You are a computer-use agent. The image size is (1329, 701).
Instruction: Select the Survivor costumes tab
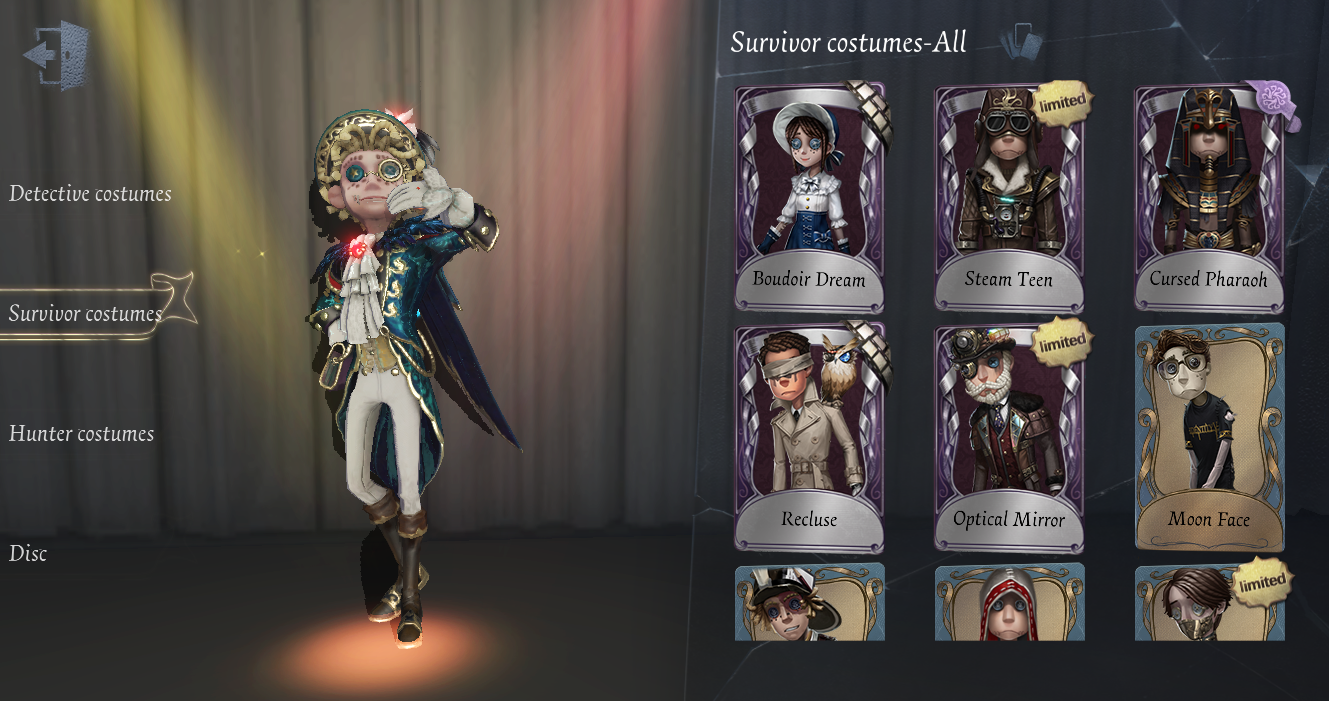tap(86, 314)
